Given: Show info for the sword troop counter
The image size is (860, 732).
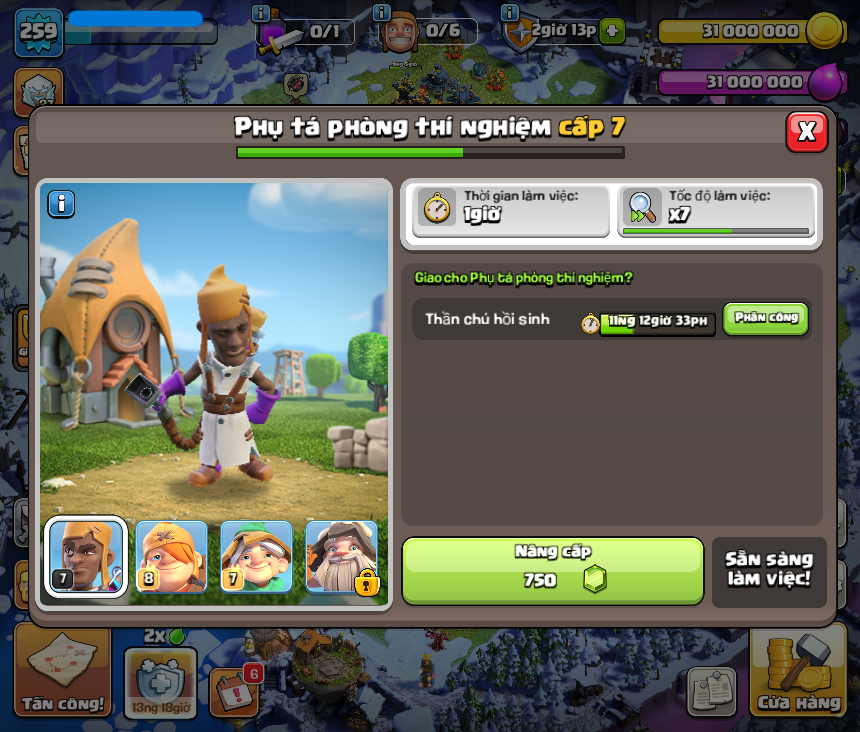Looking at the screenshot, I should [x=261, y=13].
